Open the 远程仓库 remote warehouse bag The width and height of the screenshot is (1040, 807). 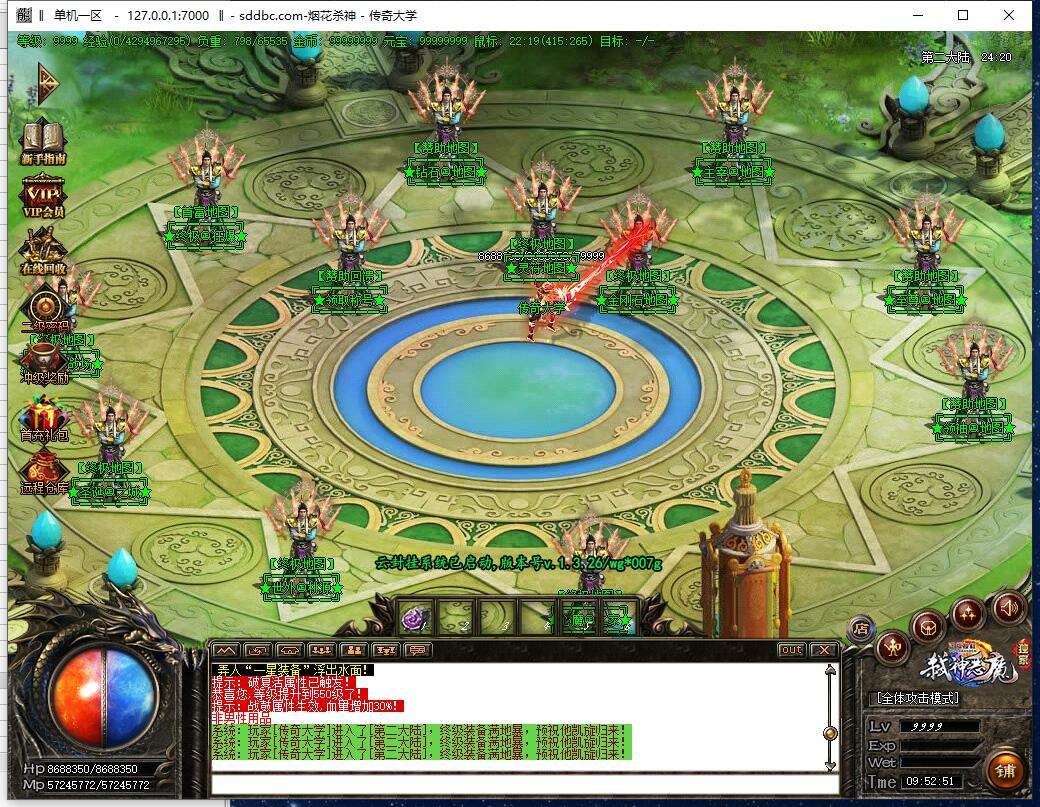tap(44, 472)
